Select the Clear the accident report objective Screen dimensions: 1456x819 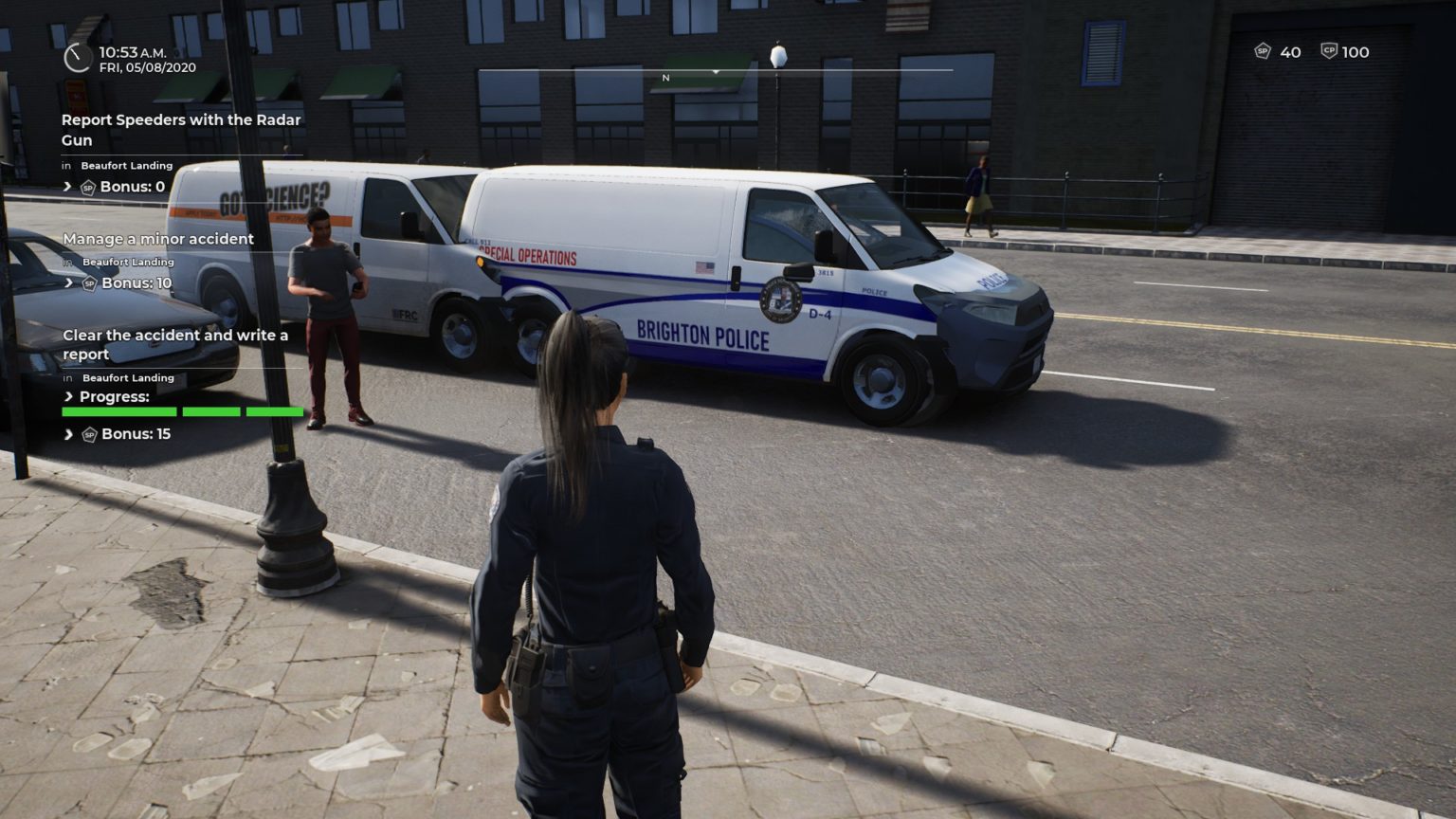click(174, 344)
